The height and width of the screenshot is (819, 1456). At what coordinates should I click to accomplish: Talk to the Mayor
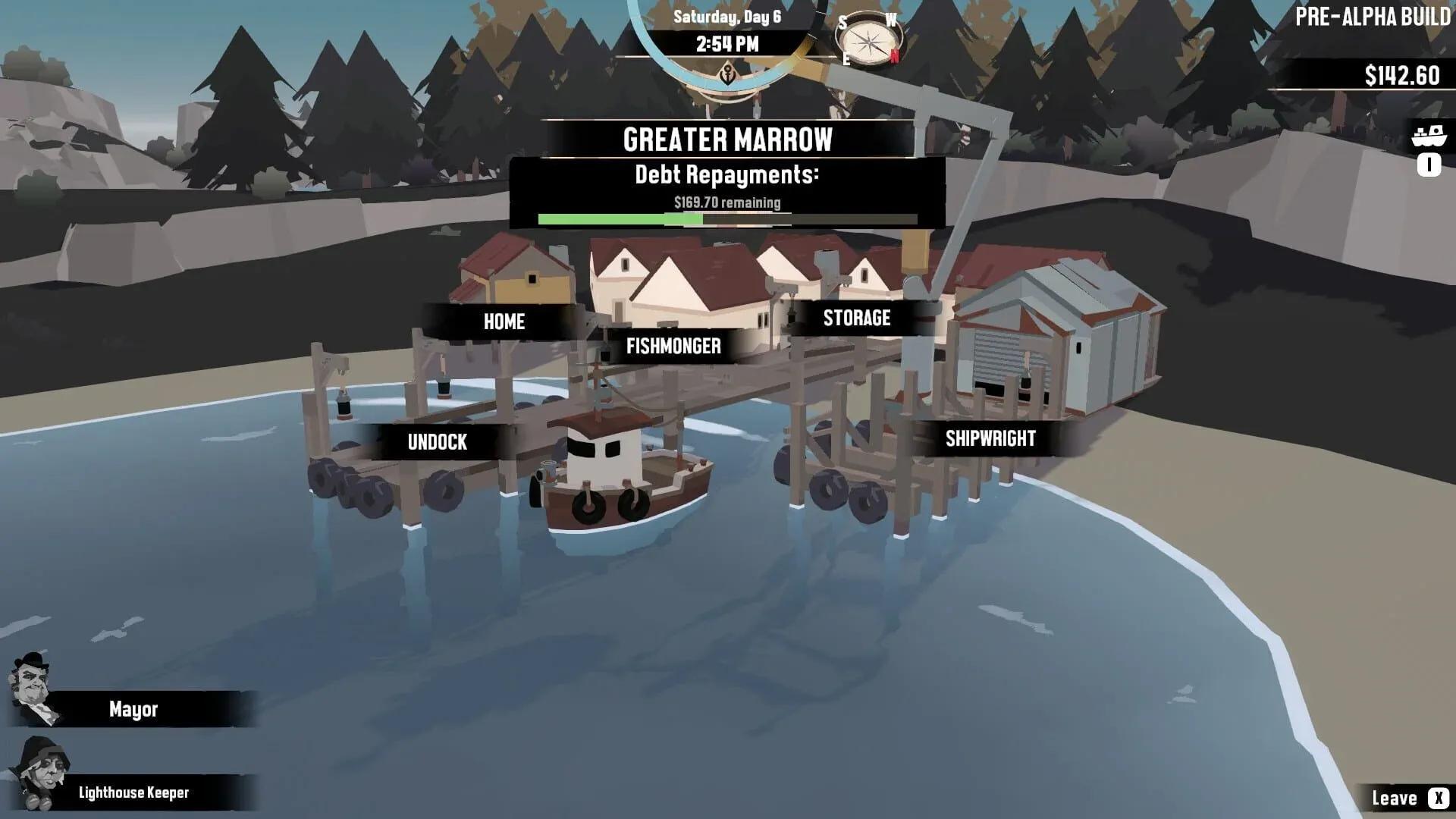point(133,710)
